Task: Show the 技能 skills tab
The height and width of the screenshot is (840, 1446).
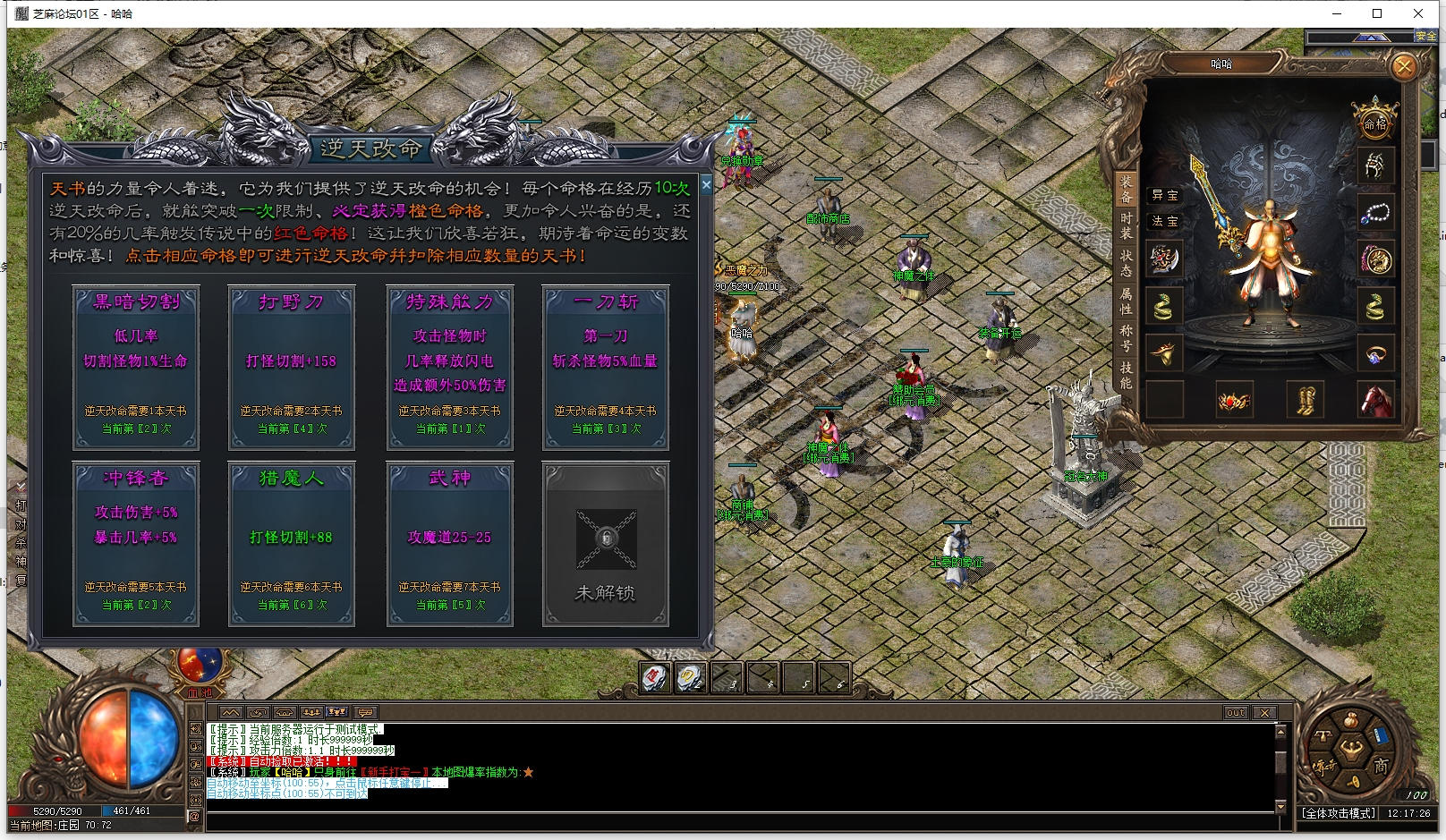Action: (1126, 375)
